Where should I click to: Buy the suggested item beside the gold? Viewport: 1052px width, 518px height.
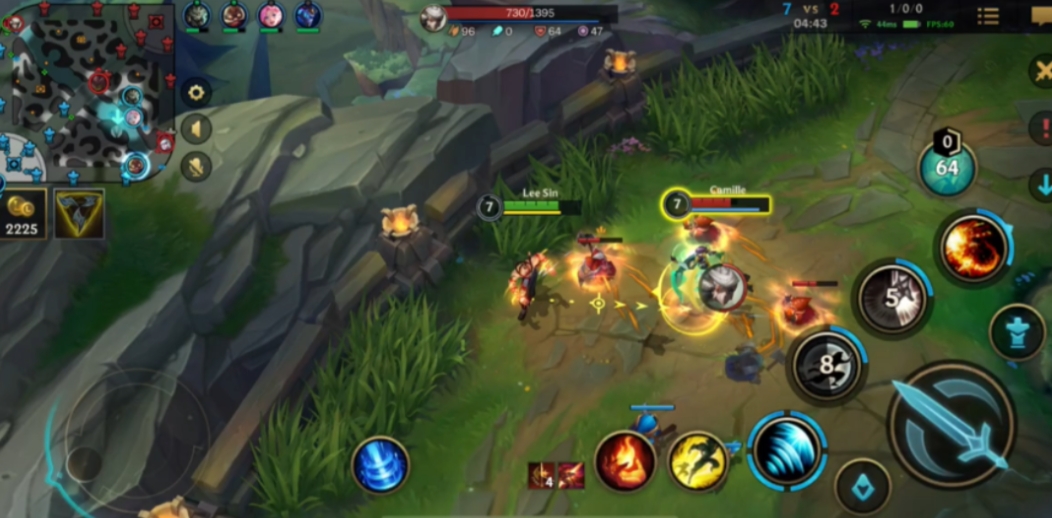[78, 214]
